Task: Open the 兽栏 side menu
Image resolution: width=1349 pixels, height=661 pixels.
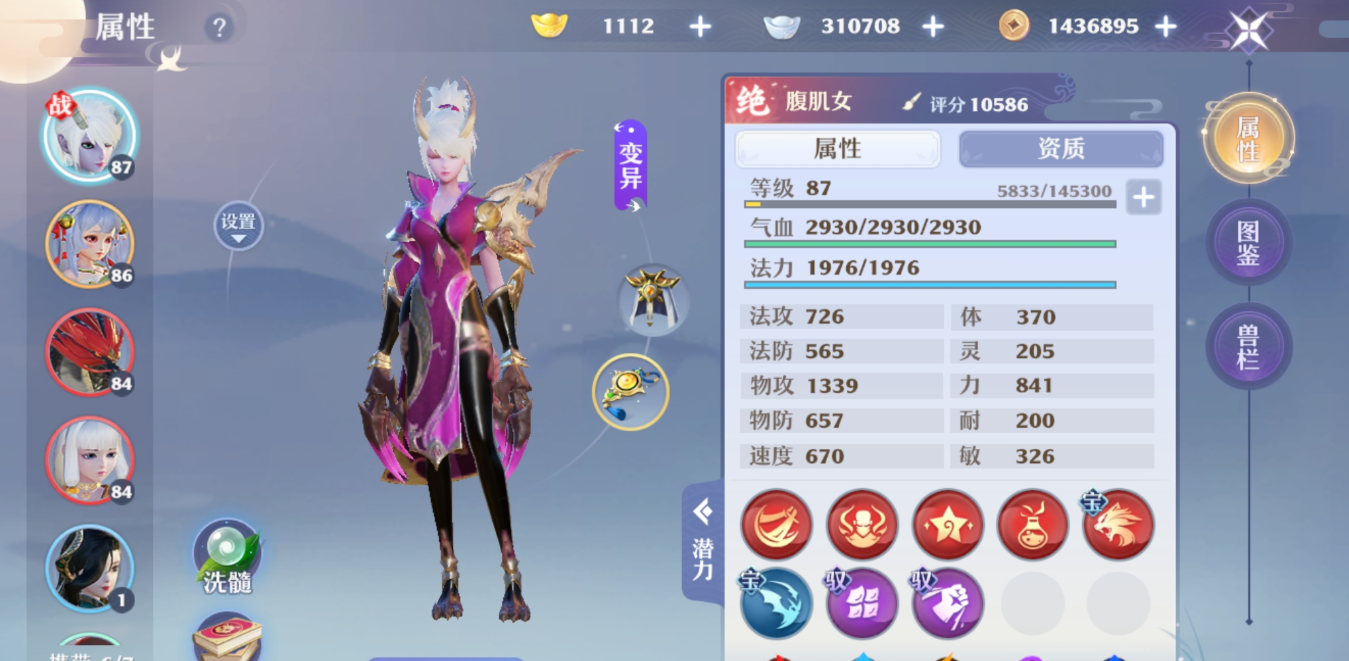Action: click(1248, 347)
